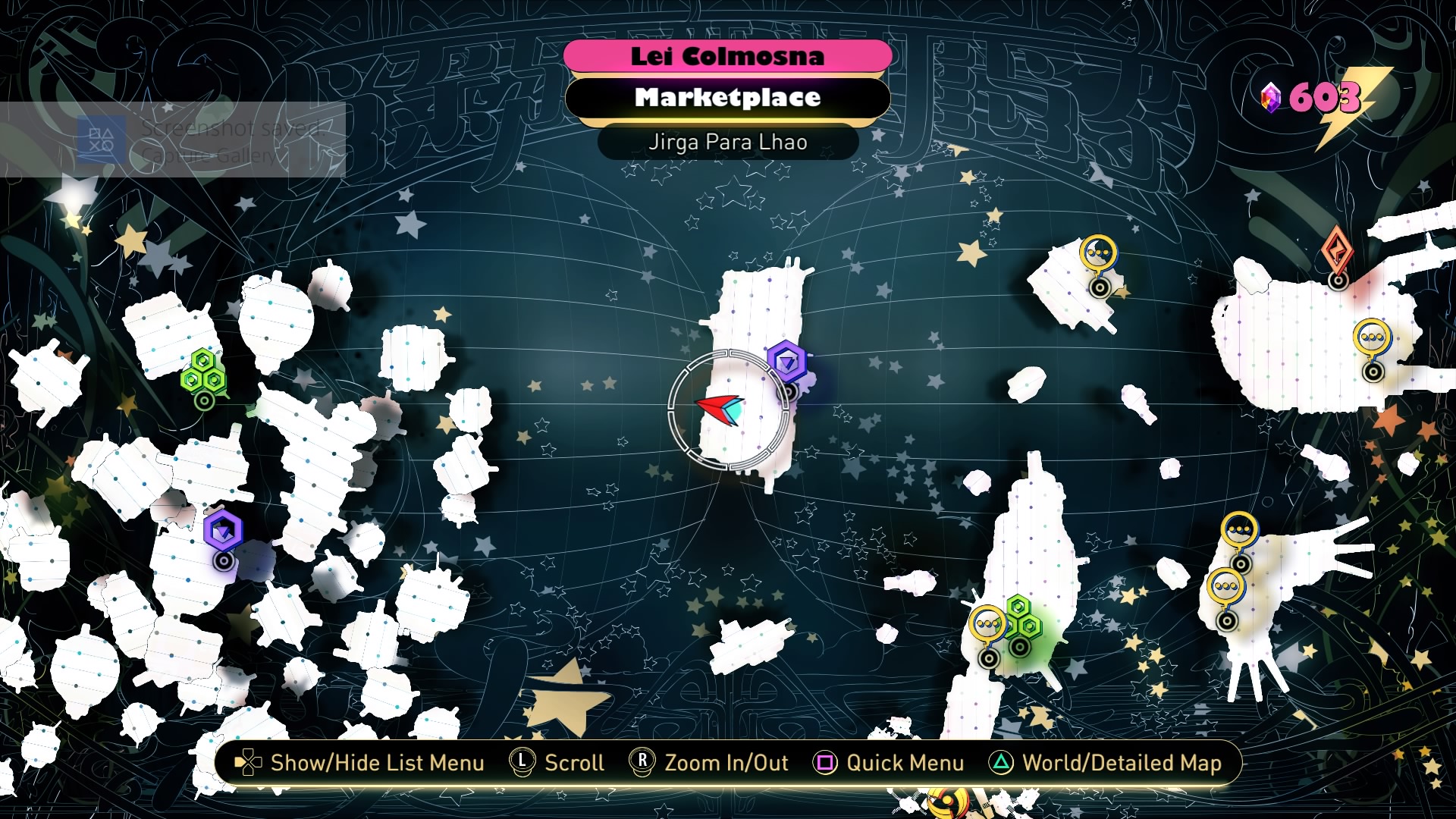This screenshot has height=819, width=1456.
Task: Click the red and cyan player arrow
Action: pyautogui.click(x=720, y=409)
